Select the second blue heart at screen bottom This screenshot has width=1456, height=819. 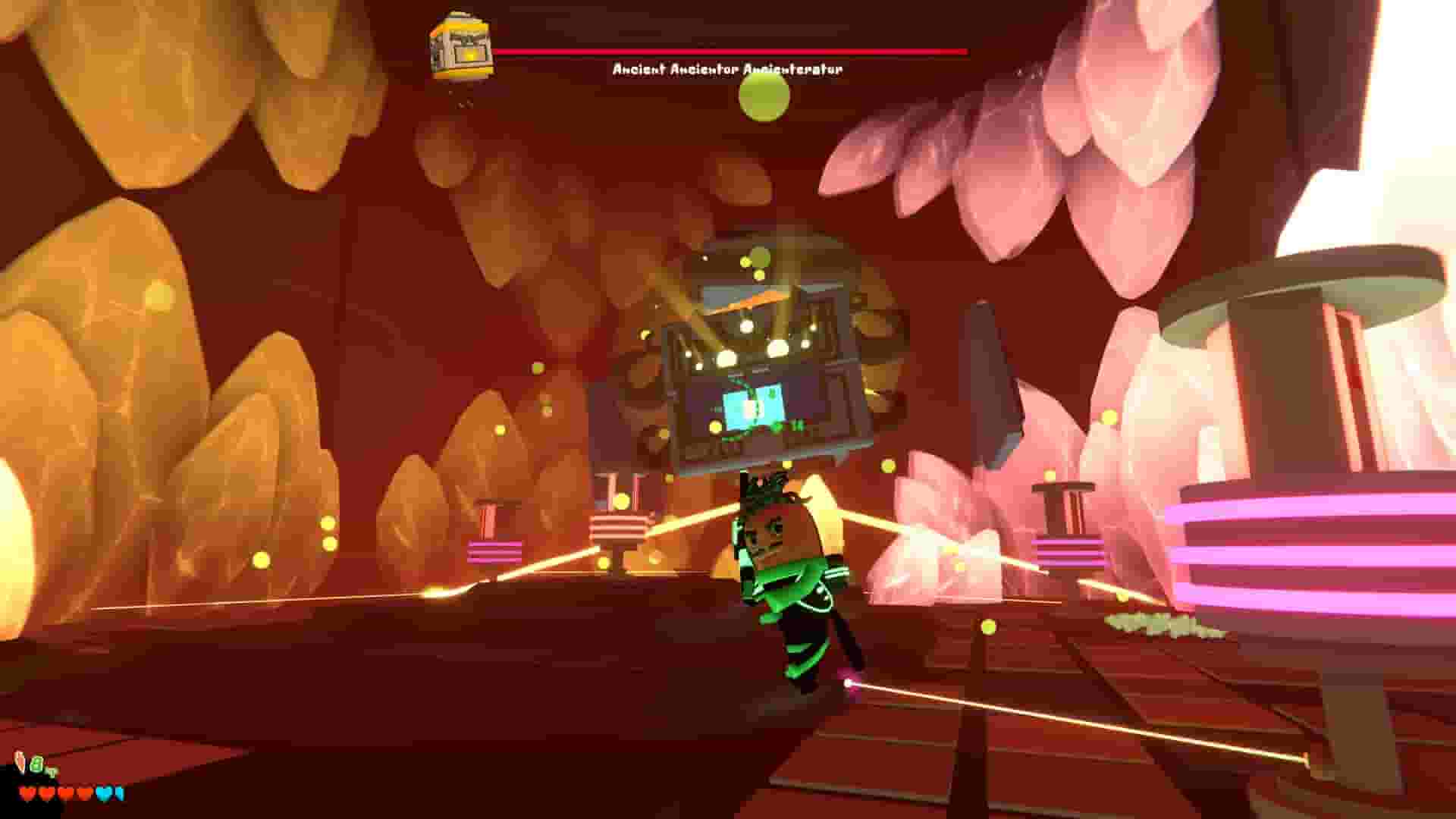[x=118, y=792]
